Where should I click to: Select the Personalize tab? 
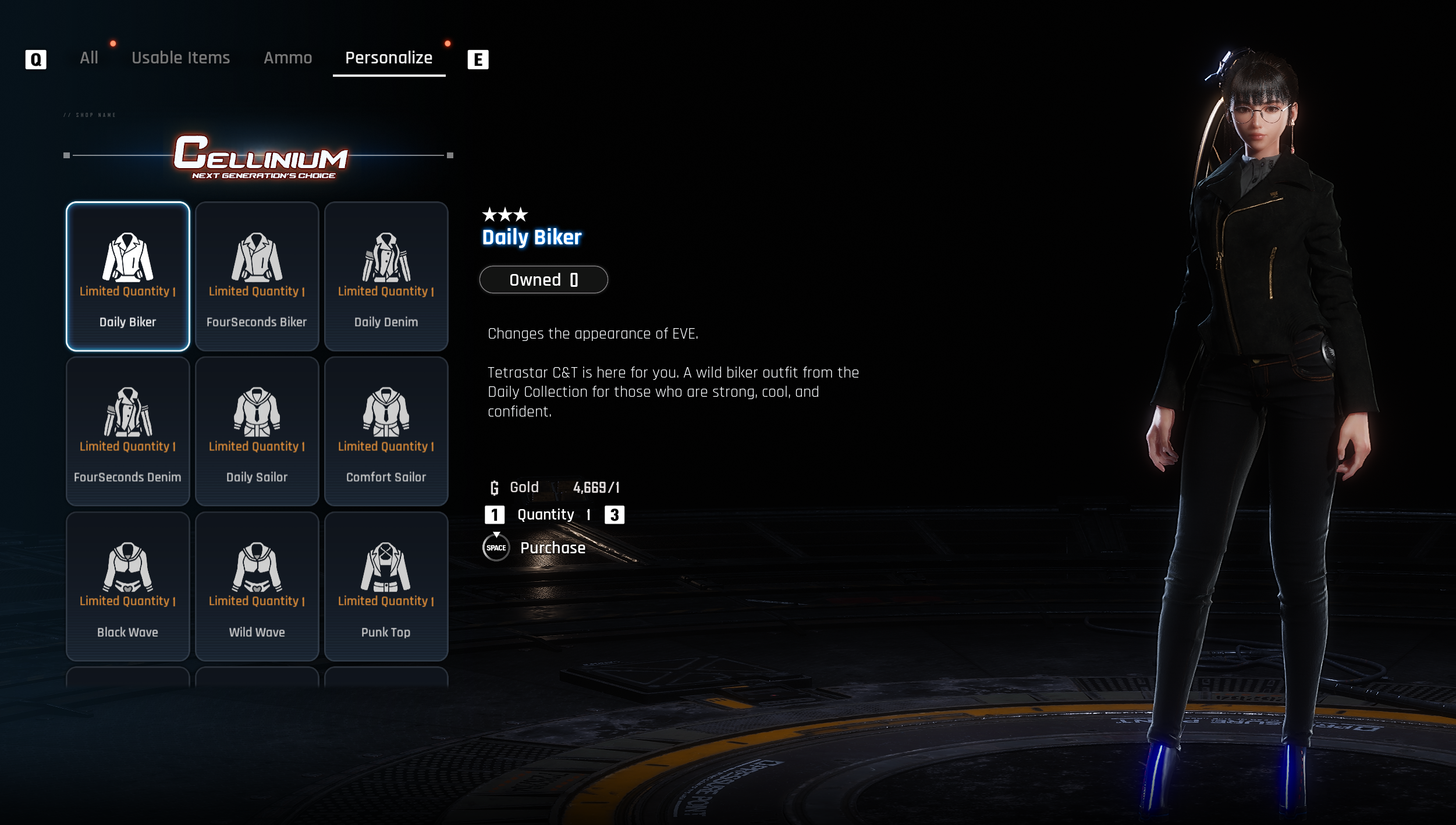[x=389, y=58]
